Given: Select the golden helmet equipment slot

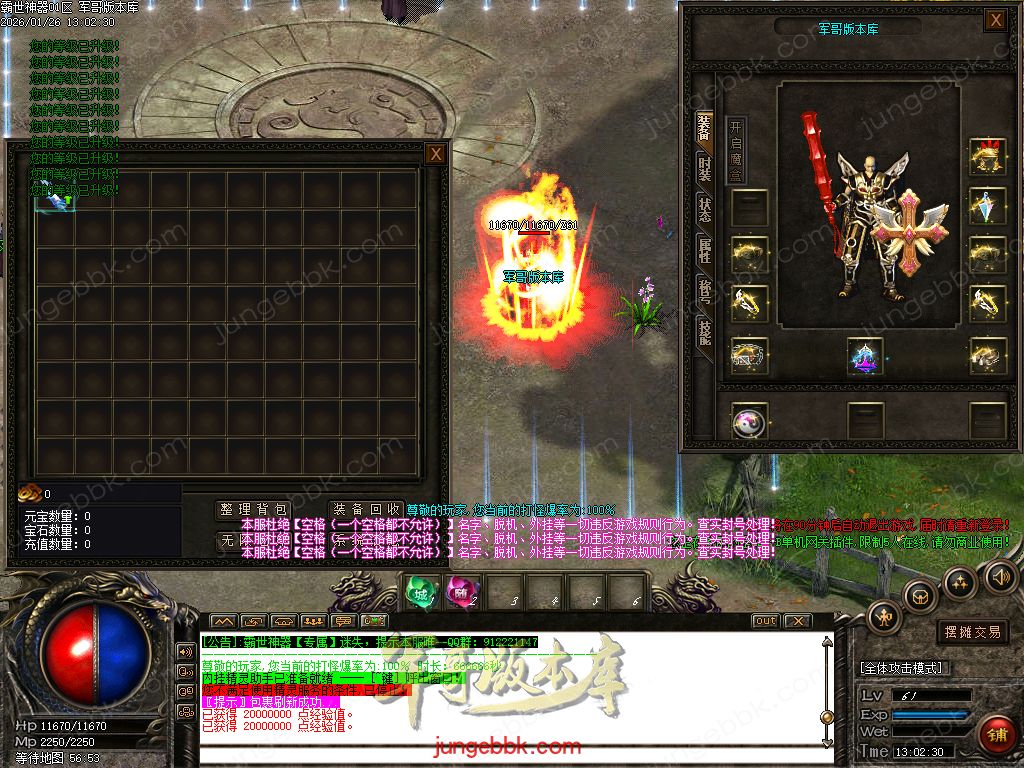Looking at the screenshot, I should [x=987, y=157].
